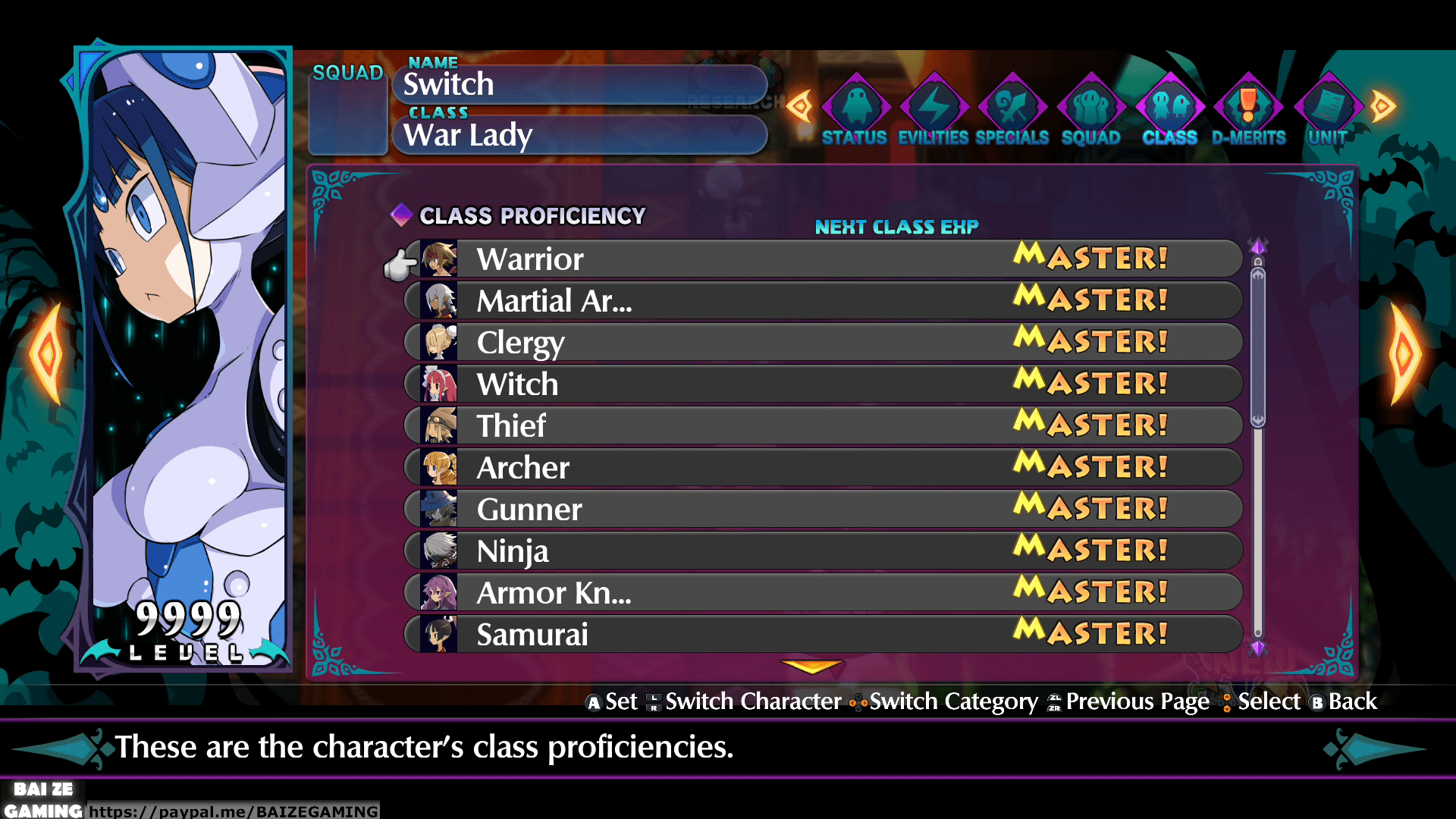
Task: Open the D-Merits tab
Action: (1248, 111)
